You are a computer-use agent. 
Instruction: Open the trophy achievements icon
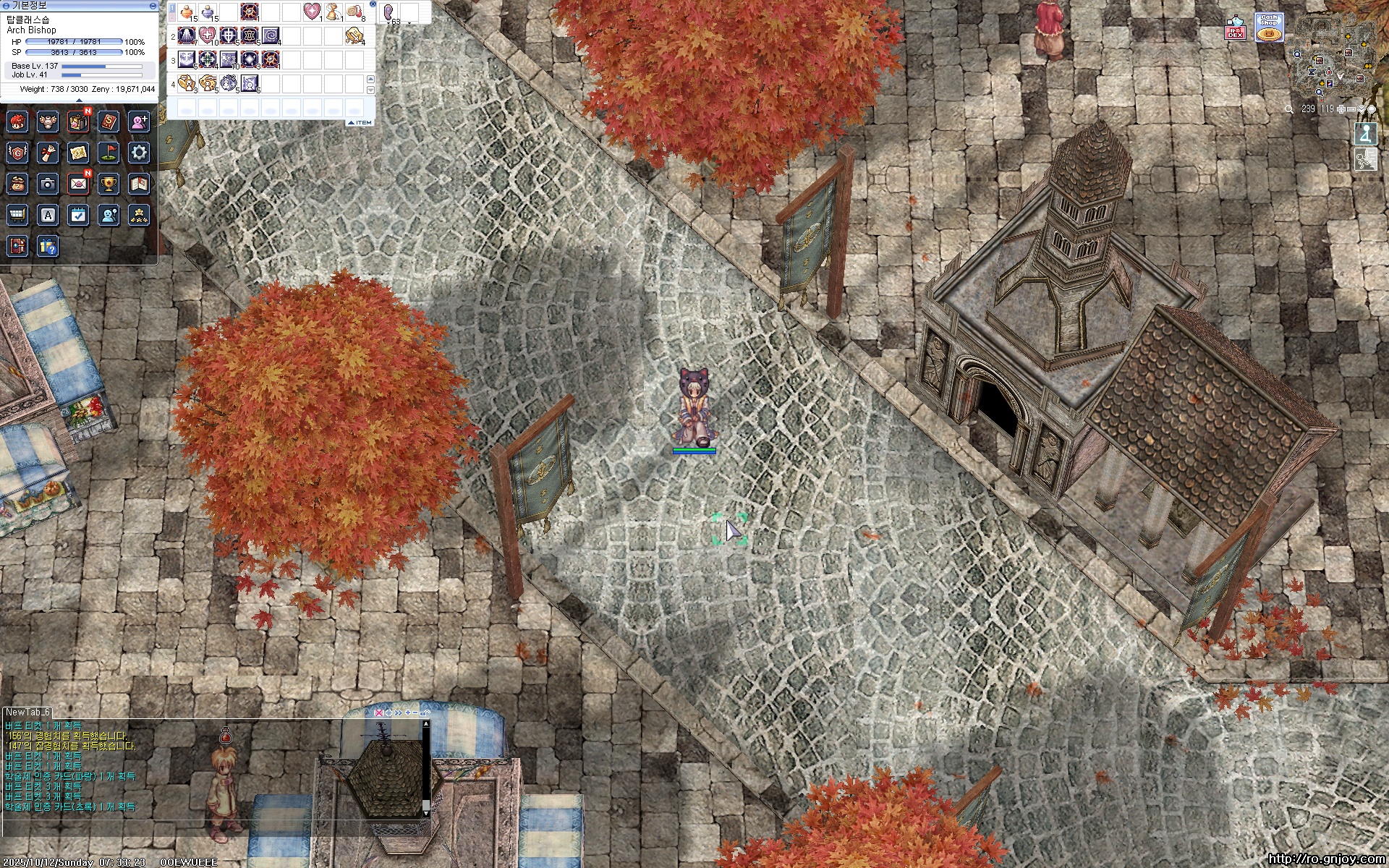[109, 184]
